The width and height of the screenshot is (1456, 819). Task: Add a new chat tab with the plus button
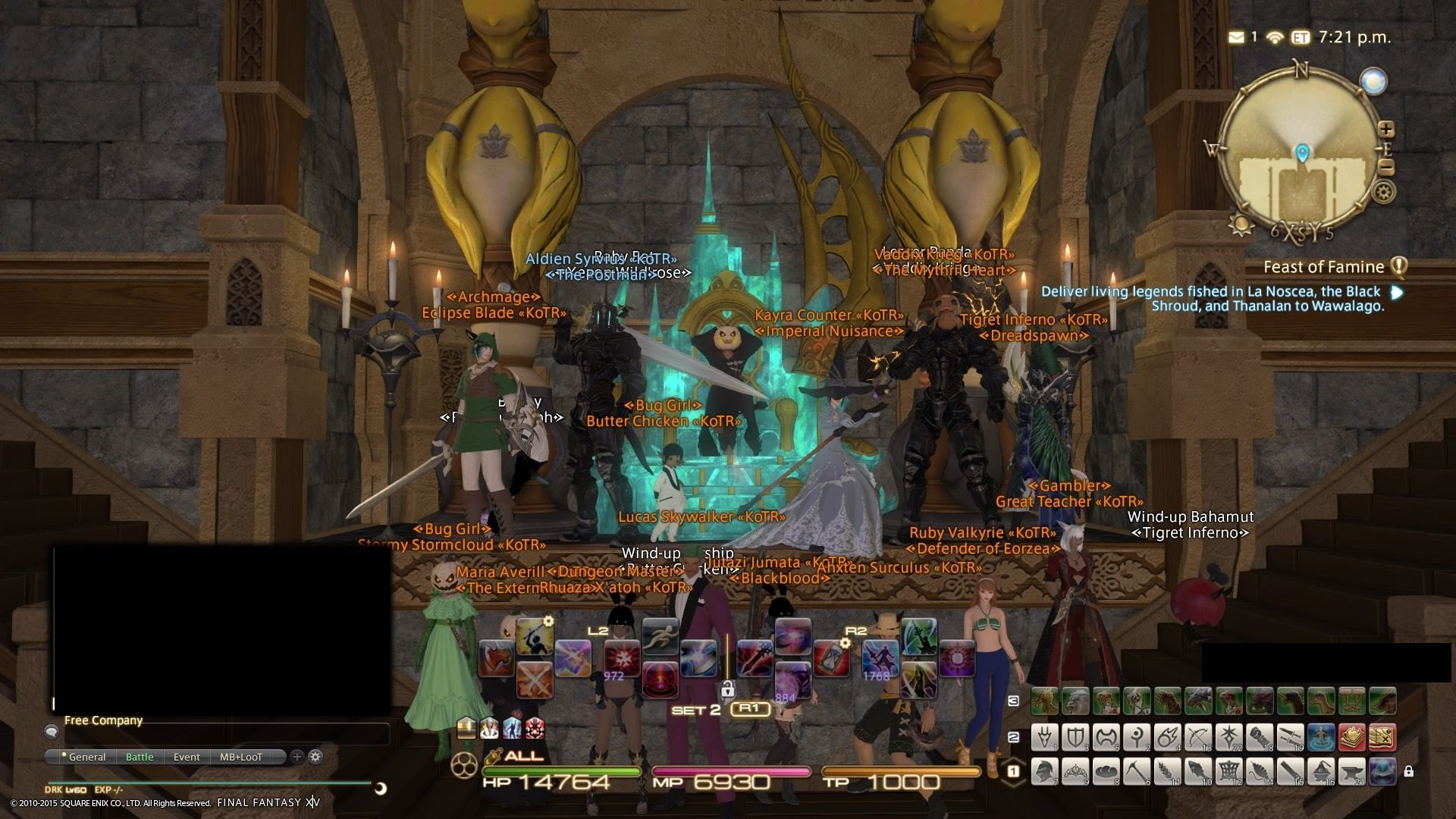point(297,757)
